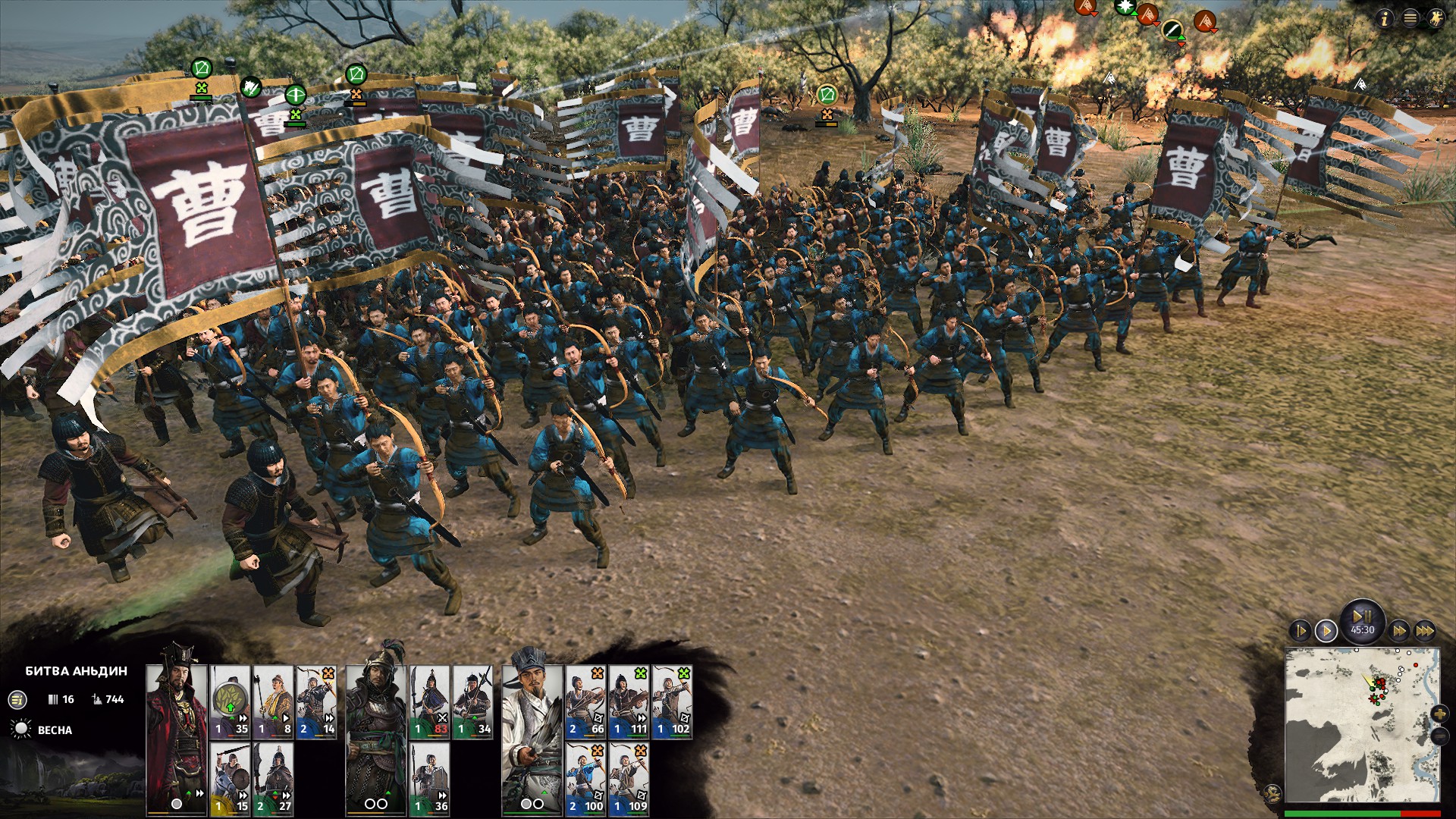Set battle speed to slow motion
This screenshot has width=1456, height=819.
[x=1300, y=630]
